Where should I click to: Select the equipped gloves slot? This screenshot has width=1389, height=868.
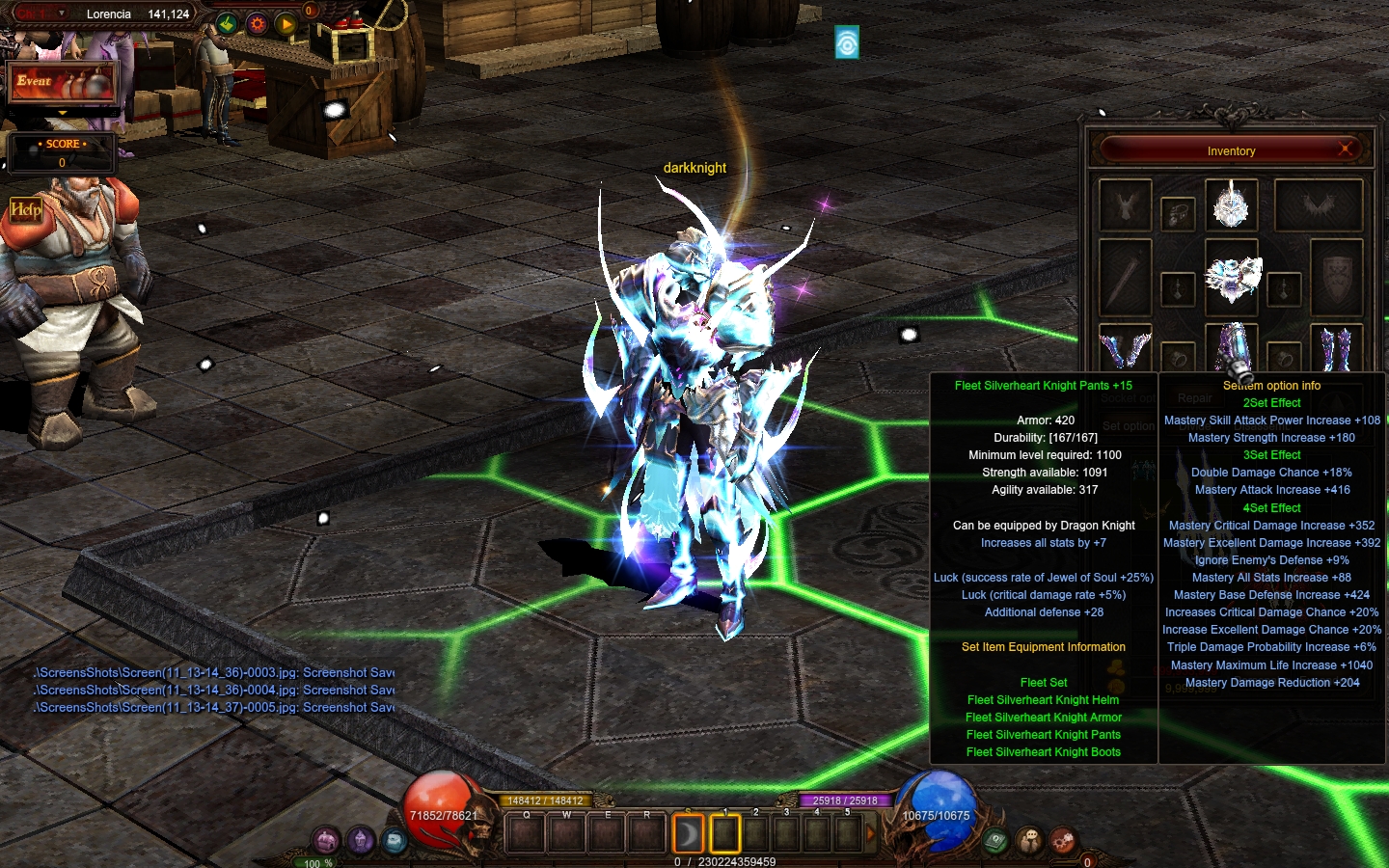(1125, 347)
